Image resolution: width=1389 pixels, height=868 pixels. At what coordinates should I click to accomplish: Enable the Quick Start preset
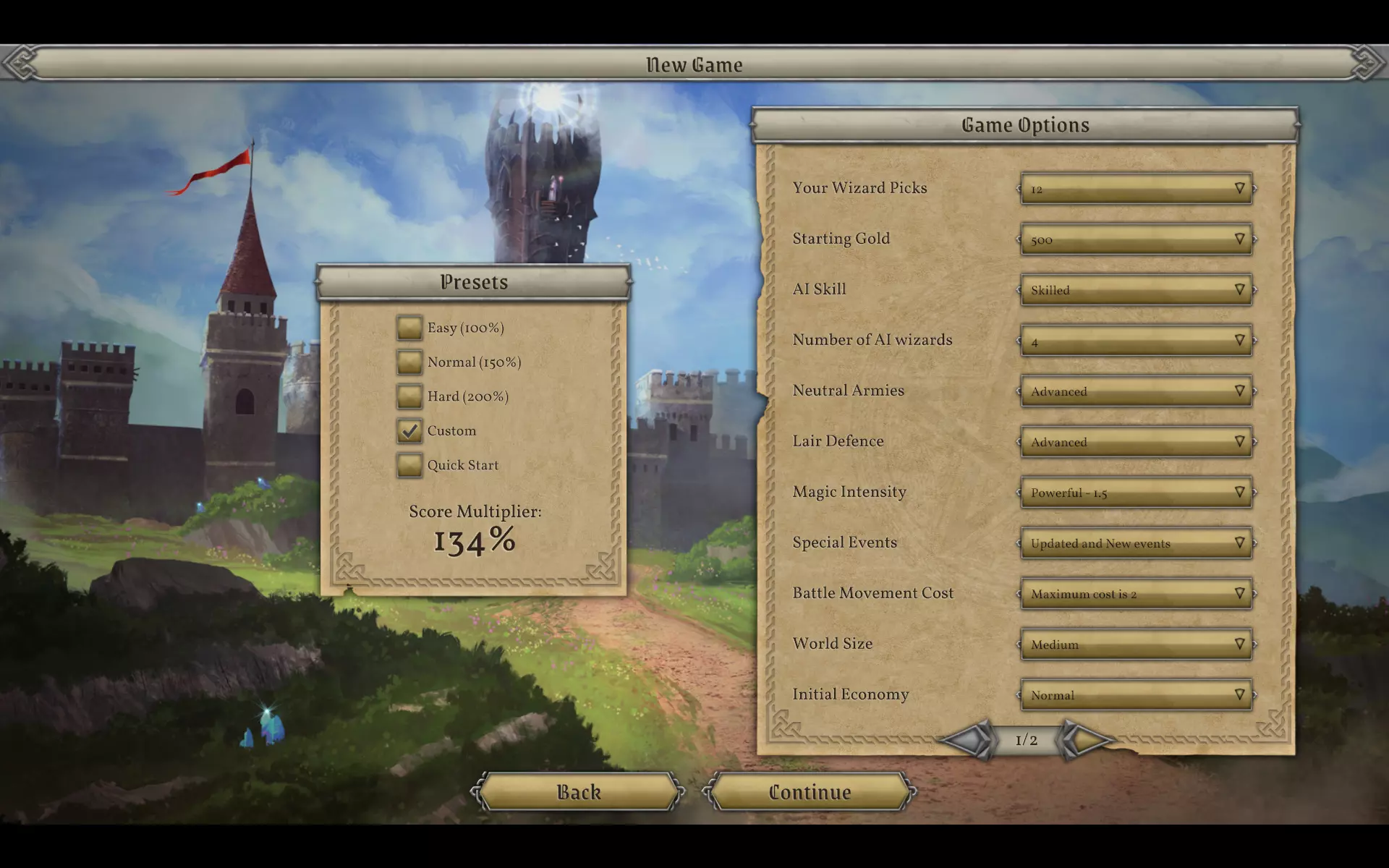tap(409, 465)
